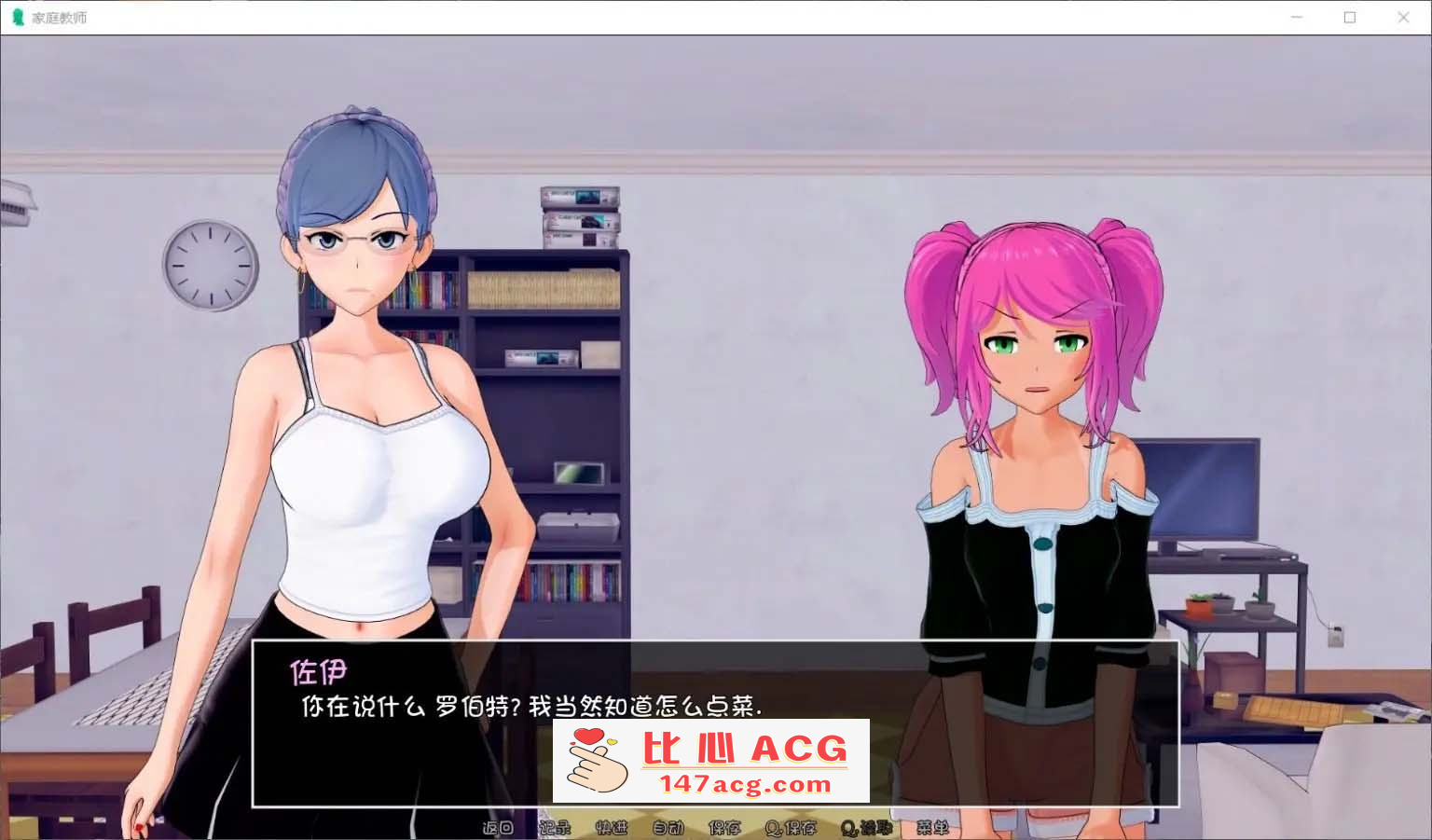Open the 保存 save screen
Image resolution: width=1432 pixels, height=840 pixels.
[x=725, y=828]
